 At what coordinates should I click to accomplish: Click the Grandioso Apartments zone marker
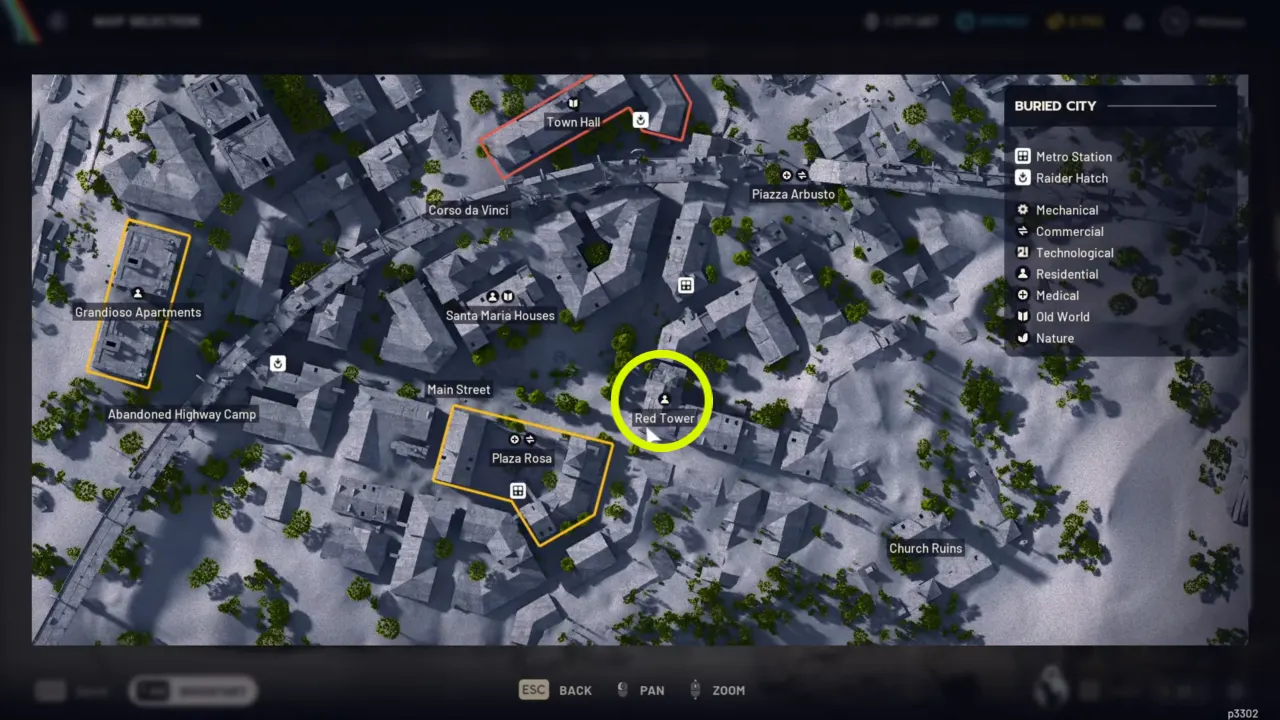pos(137,291)
